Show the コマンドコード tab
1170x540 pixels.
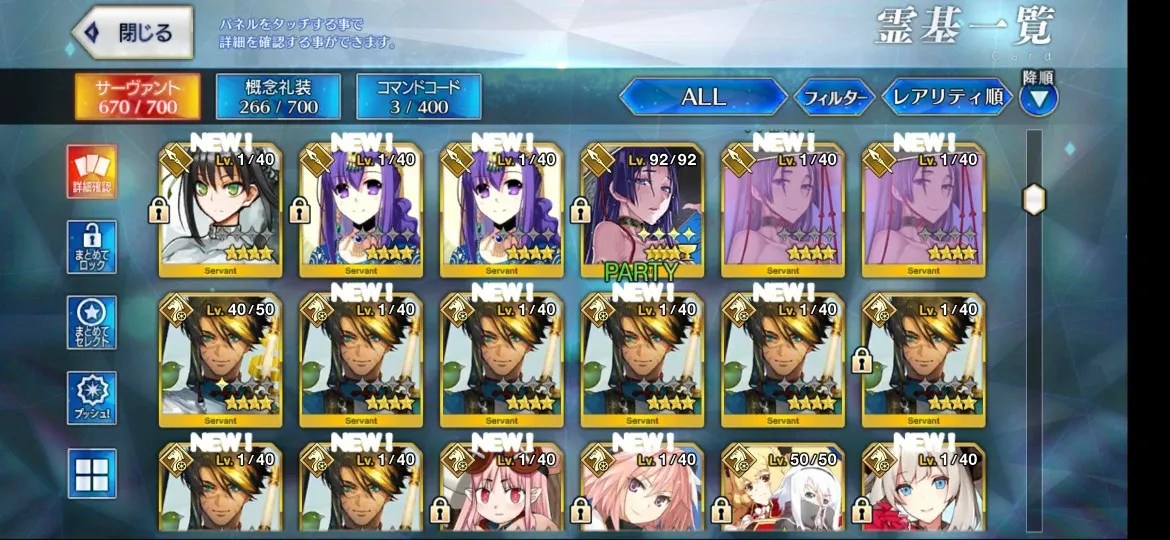[x=419, y=96]
